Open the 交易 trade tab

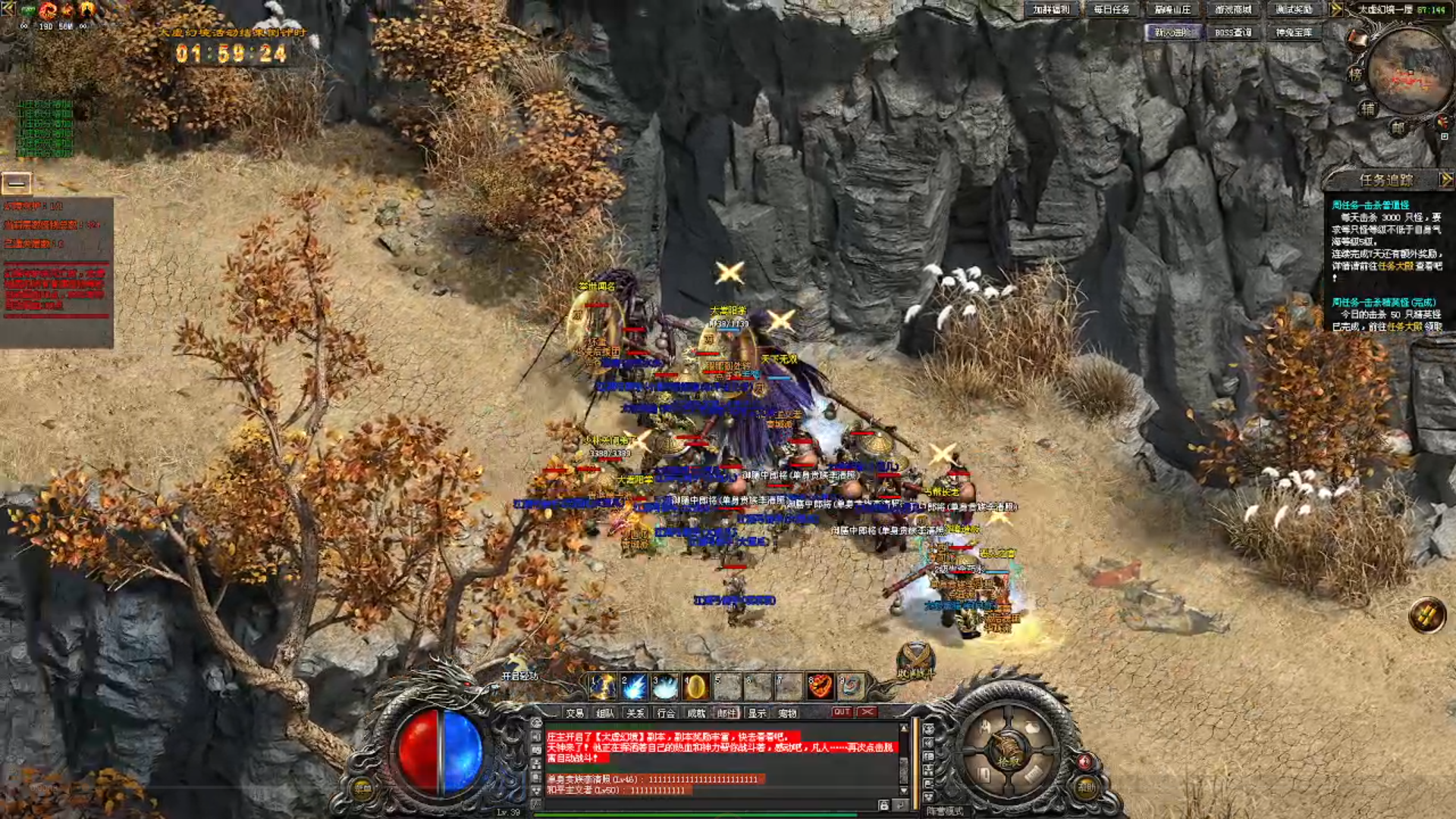[x=575, y=713]
